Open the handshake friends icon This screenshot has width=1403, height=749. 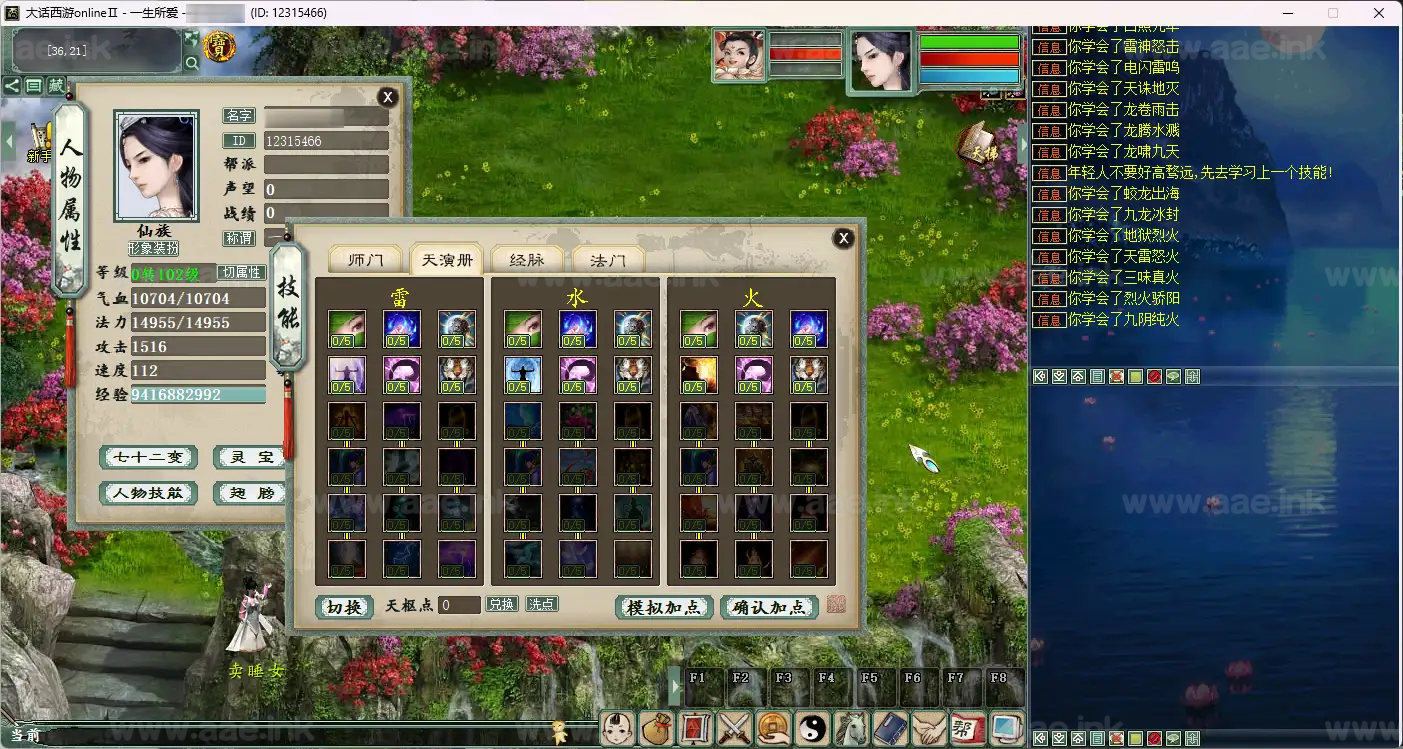(x=929, y=728)
